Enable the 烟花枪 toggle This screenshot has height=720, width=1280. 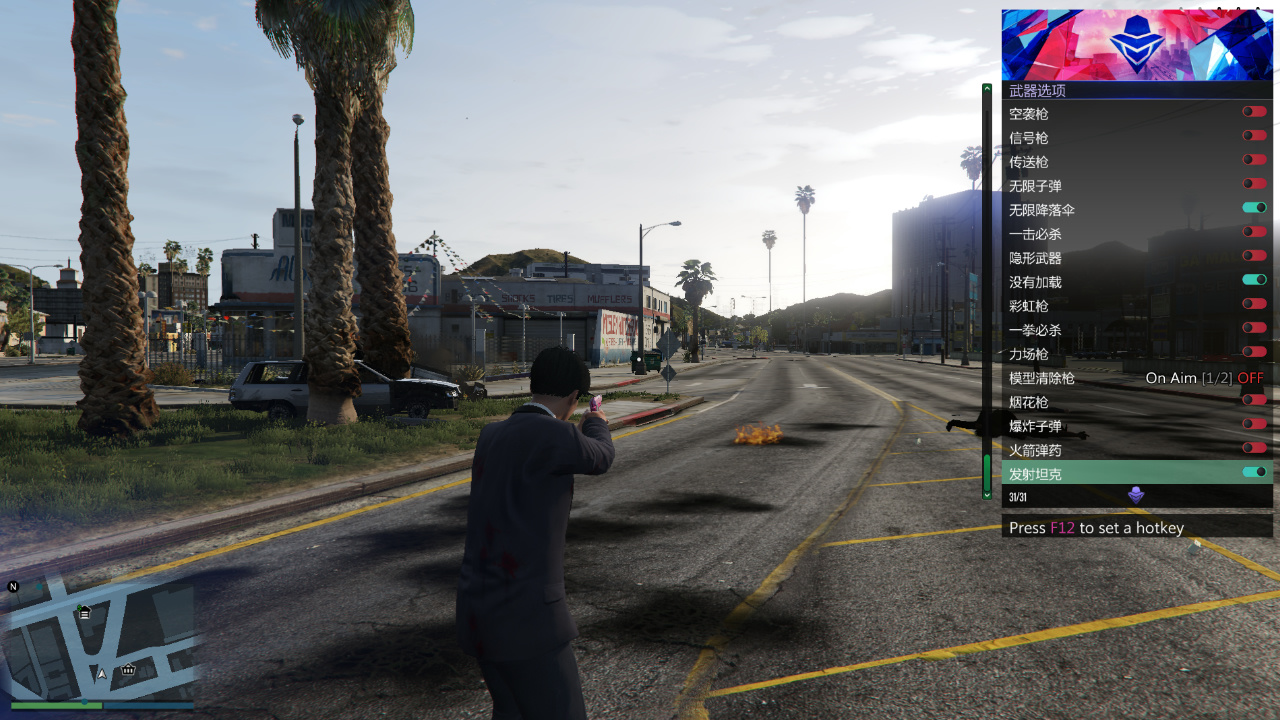[1254, 400]
